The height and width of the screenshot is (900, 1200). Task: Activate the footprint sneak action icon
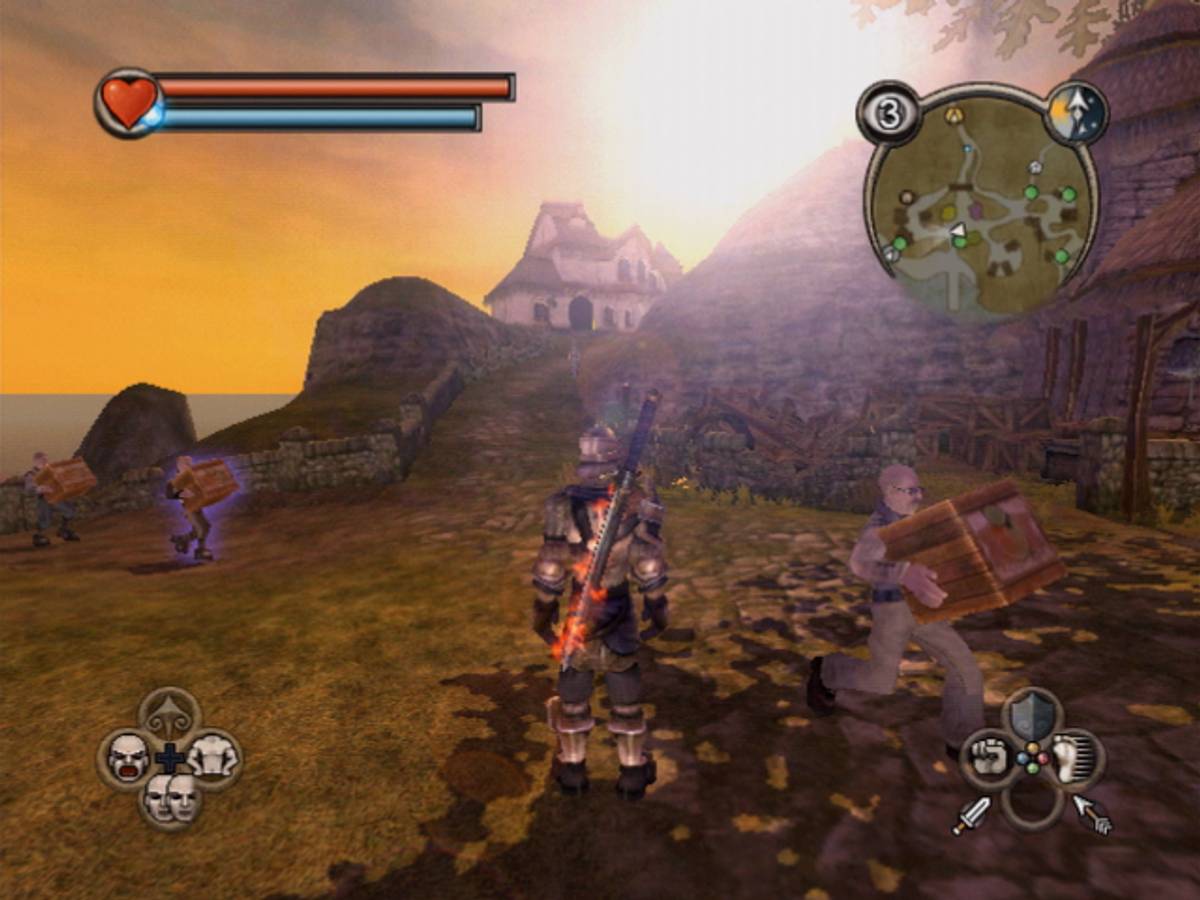[1074, 757]
